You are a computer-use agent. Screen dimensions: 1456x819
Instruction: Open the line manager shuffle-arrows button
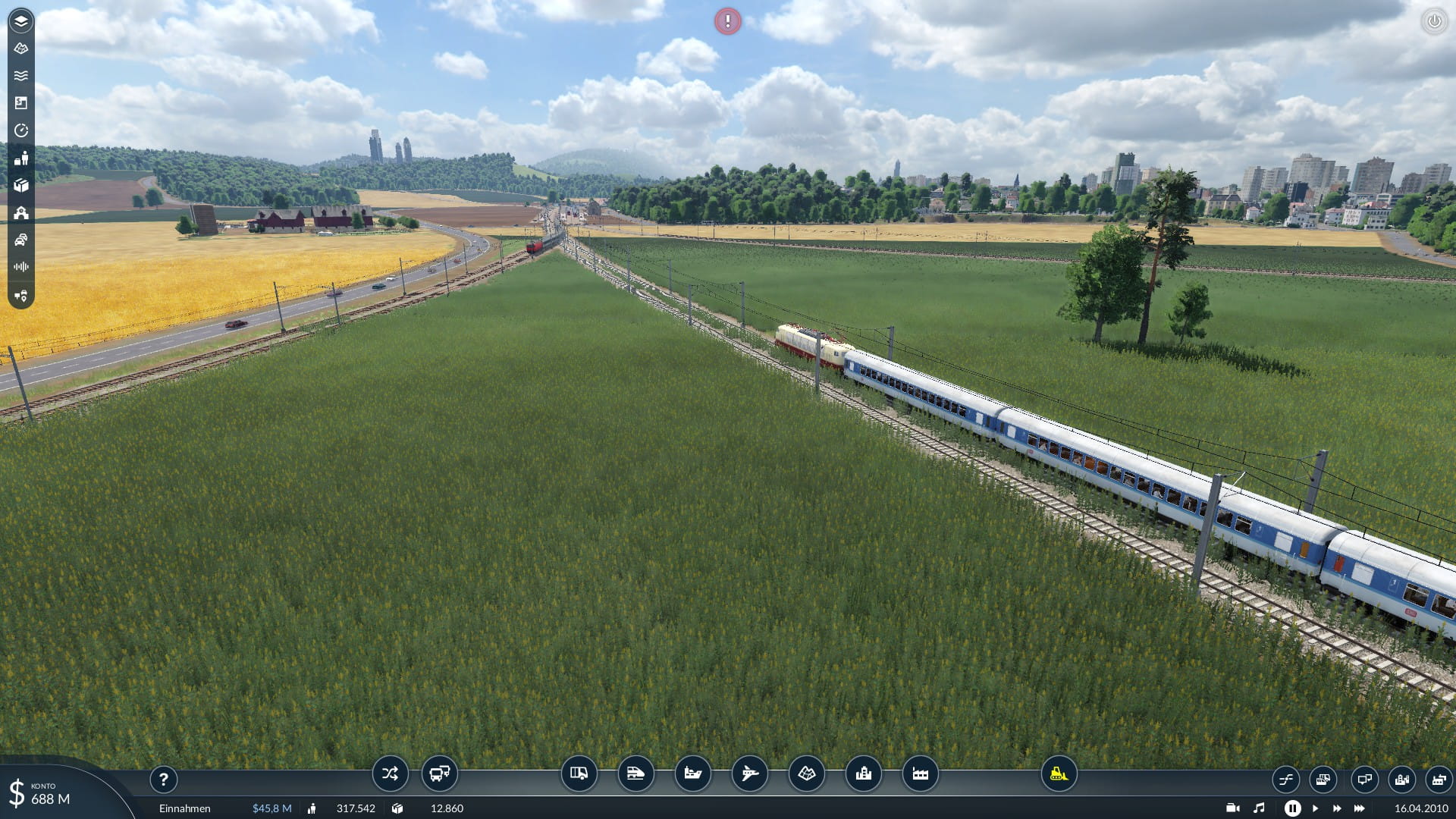coord(390,773)
